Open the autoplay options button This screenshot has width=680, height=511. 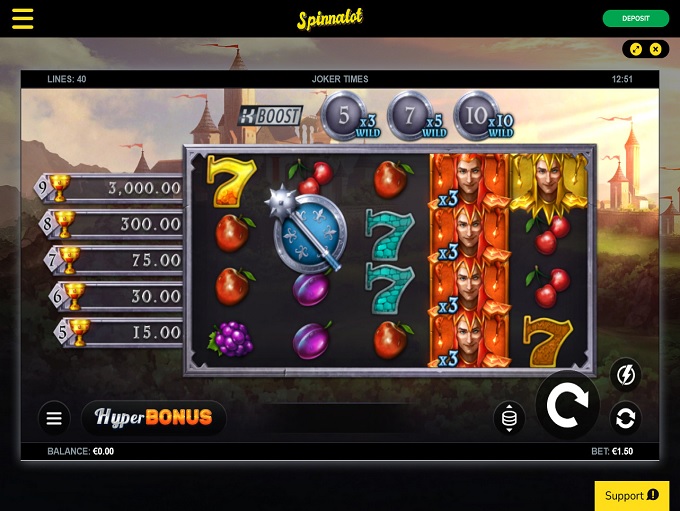pos(625,418)
